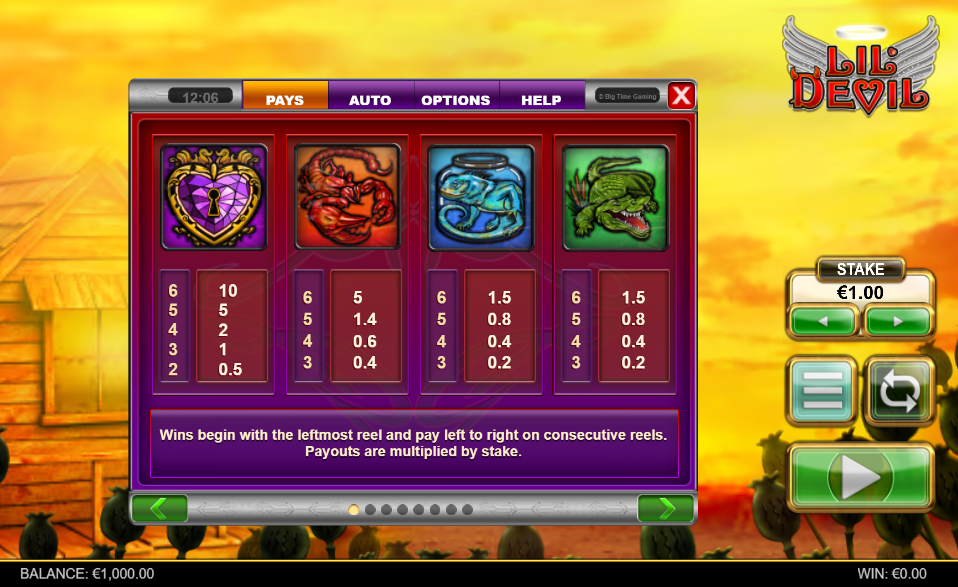958x587 pixels.
Task: Go to the next paytable page
Action: [666, 508]
